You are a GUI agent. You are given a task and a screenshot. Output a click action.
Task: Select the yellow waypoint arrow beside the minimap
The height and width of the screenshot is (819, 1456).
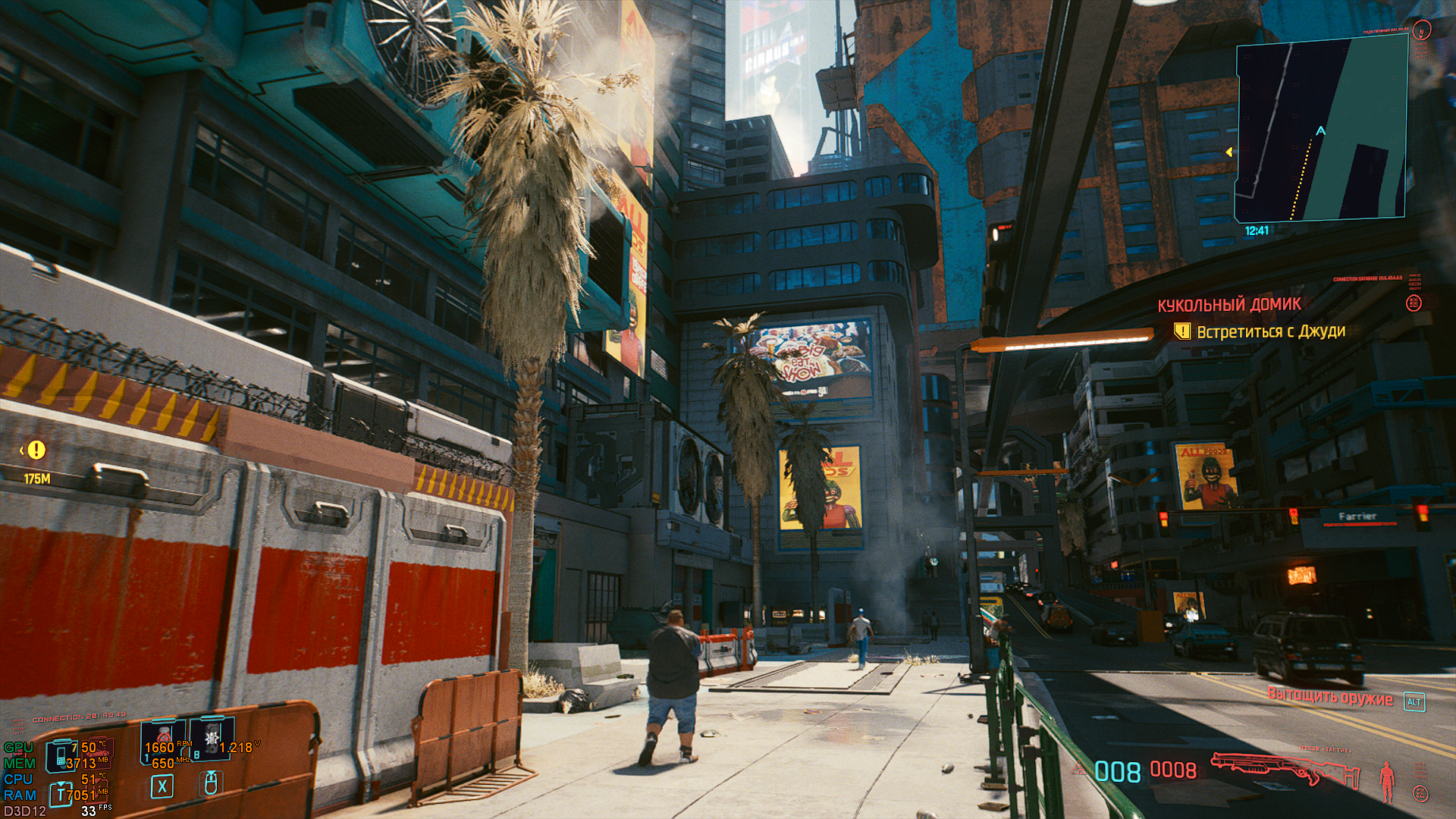click(1228, 152)
